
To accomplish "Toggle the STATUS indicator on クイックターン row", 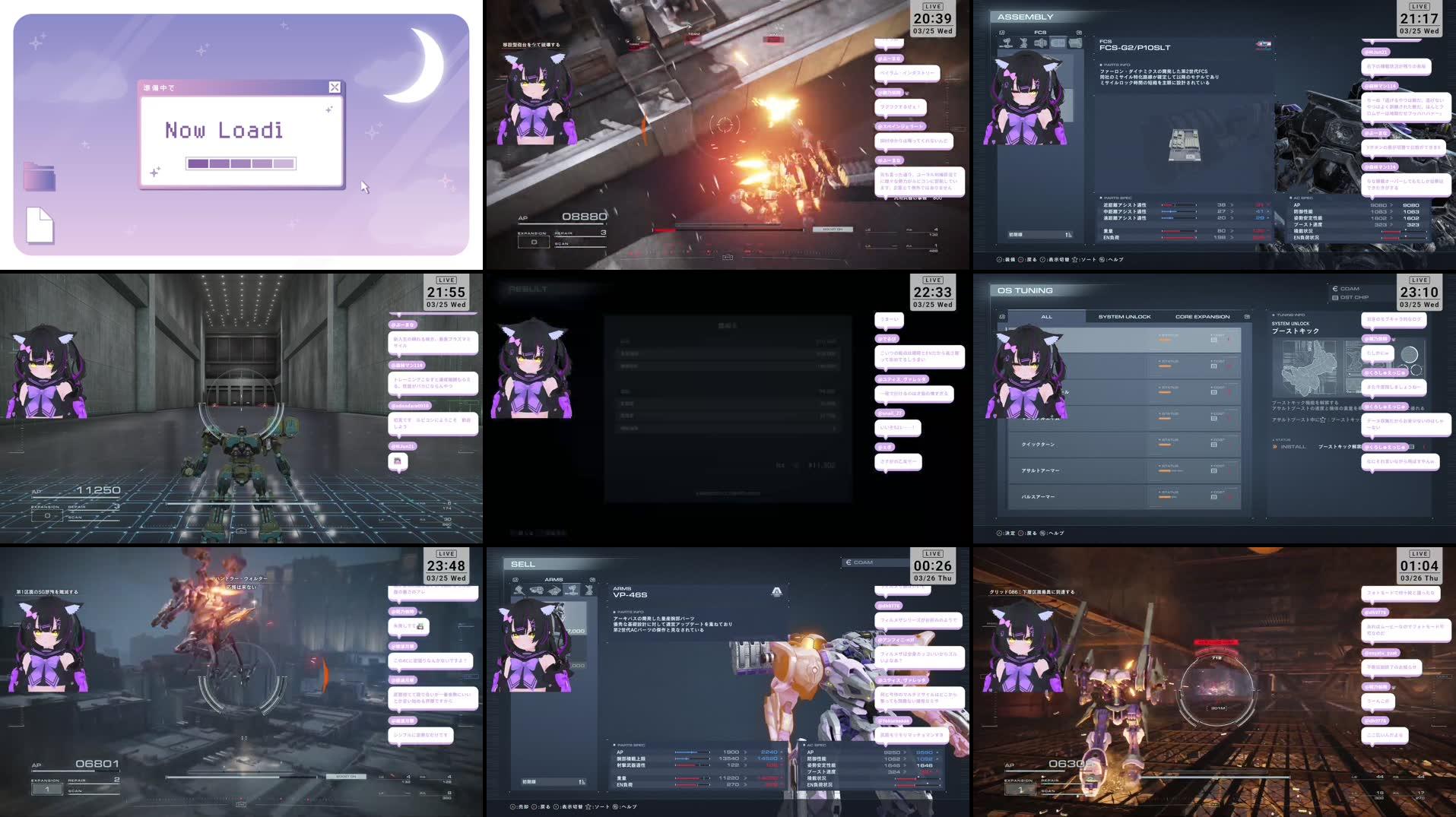I will click(1166, 442).
